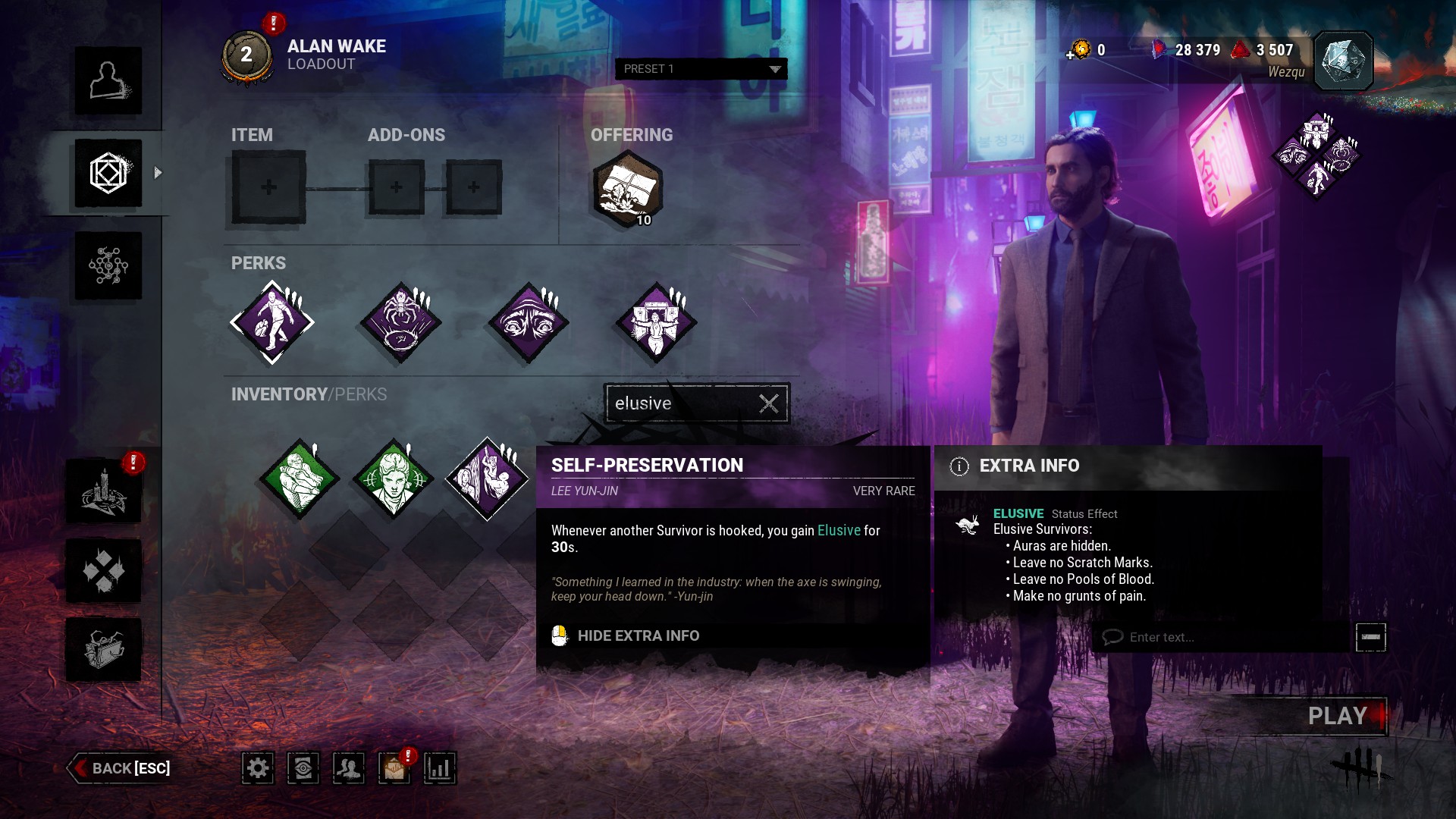Screen dimensions: 1456x819
Task: Pick the Self-Preservation perk from inventory
Action: pyautogui.click(x=487, y=479)
